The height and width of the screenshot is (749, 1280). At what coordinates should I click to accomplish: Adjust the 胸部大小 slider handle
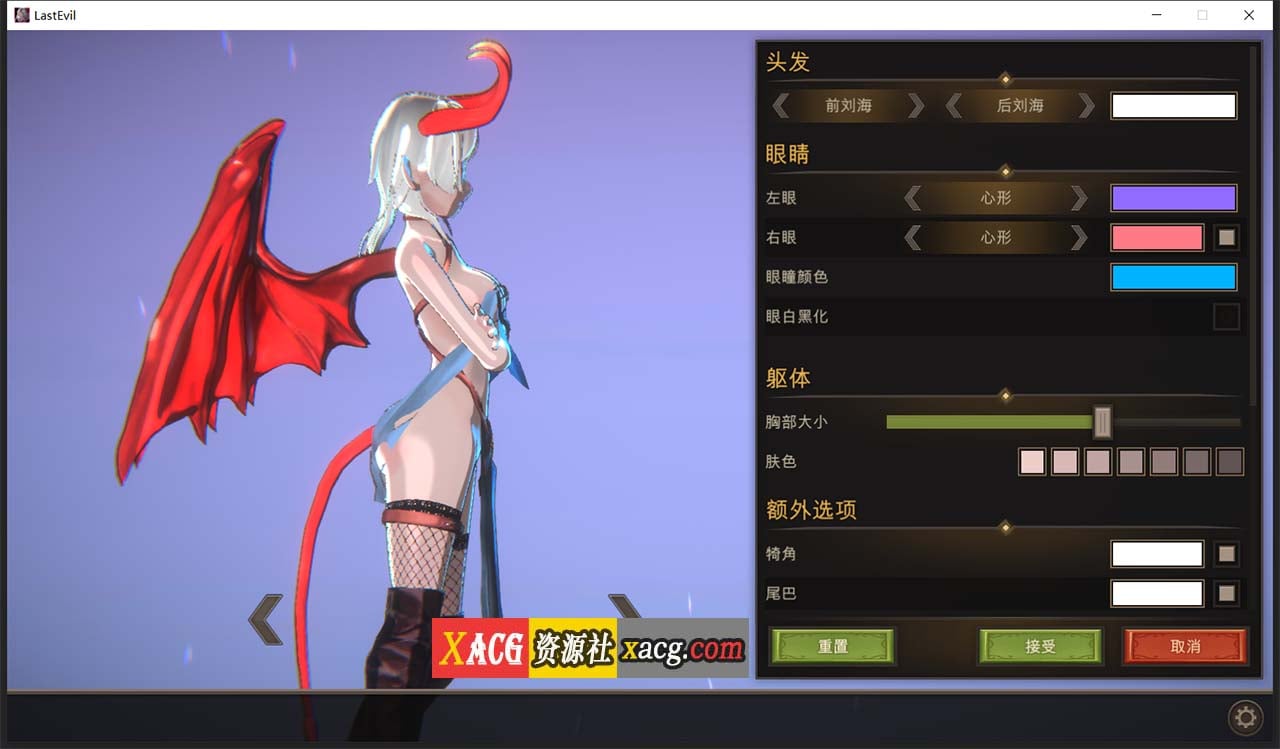pyautogui.click(x=1101, y=422)
